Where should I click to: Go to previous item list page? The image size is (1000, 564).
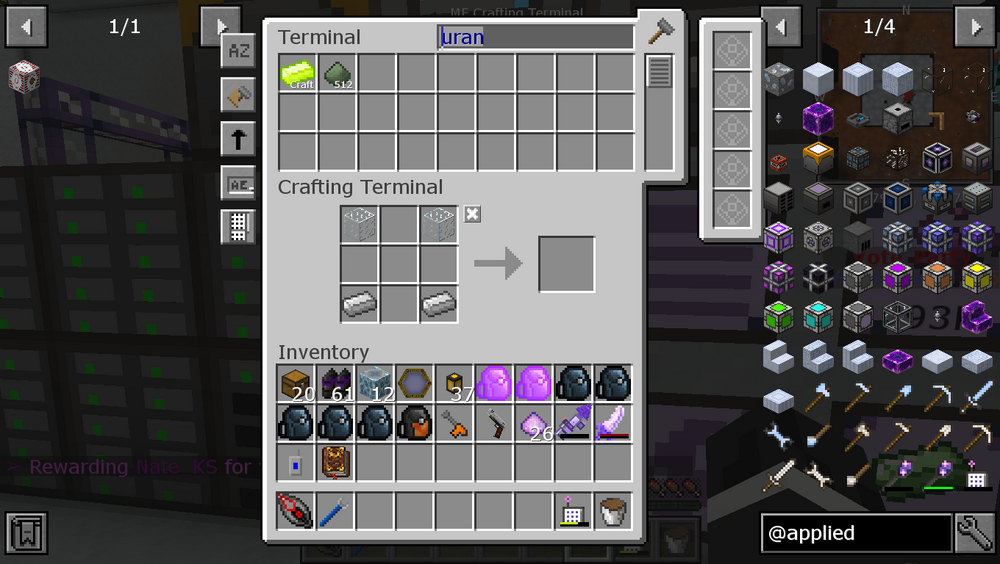click(x=781, y=26)
